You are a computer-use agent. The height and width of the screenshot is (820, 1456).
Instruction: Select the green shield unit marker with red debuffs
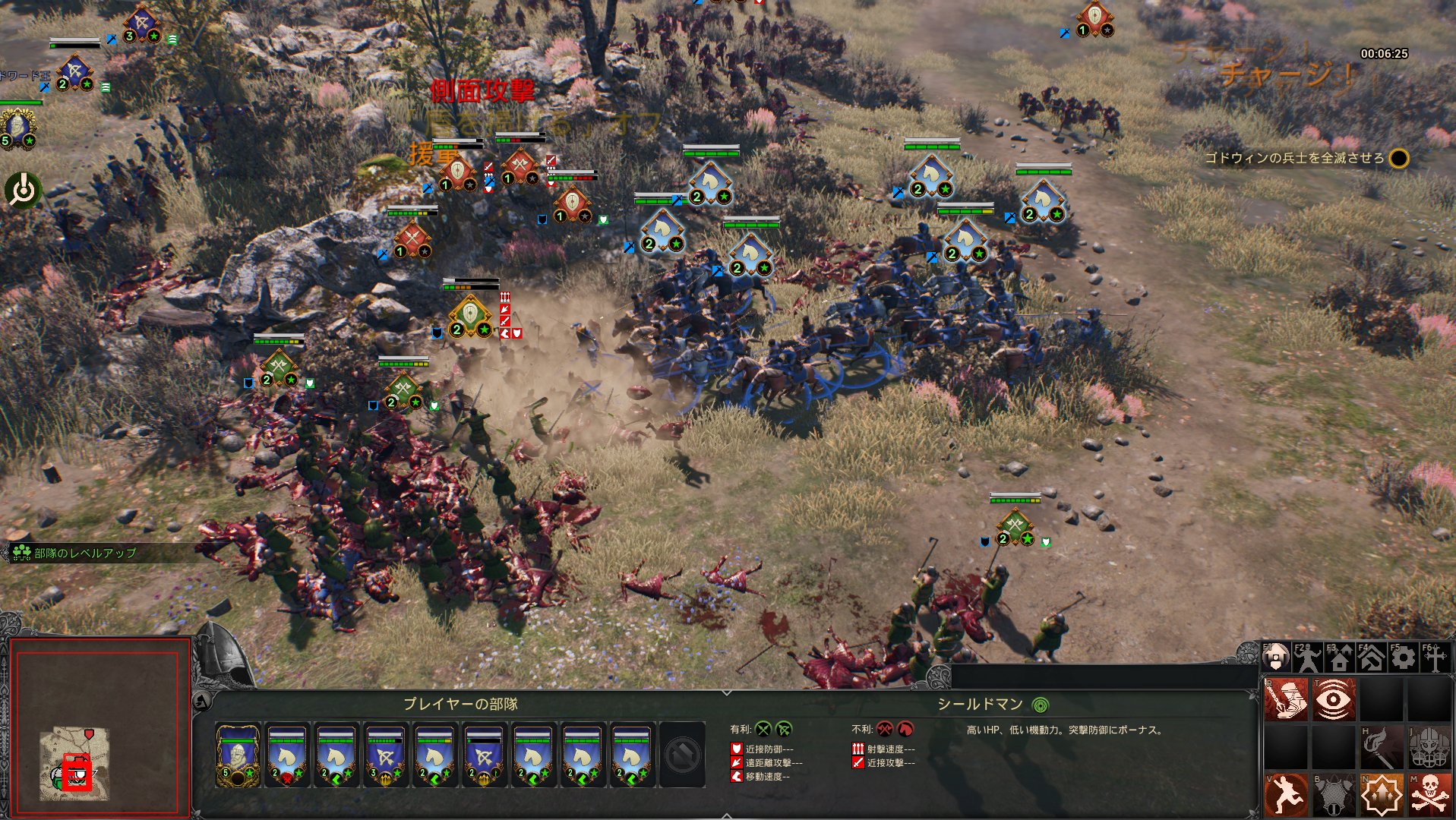pos(470,315)
